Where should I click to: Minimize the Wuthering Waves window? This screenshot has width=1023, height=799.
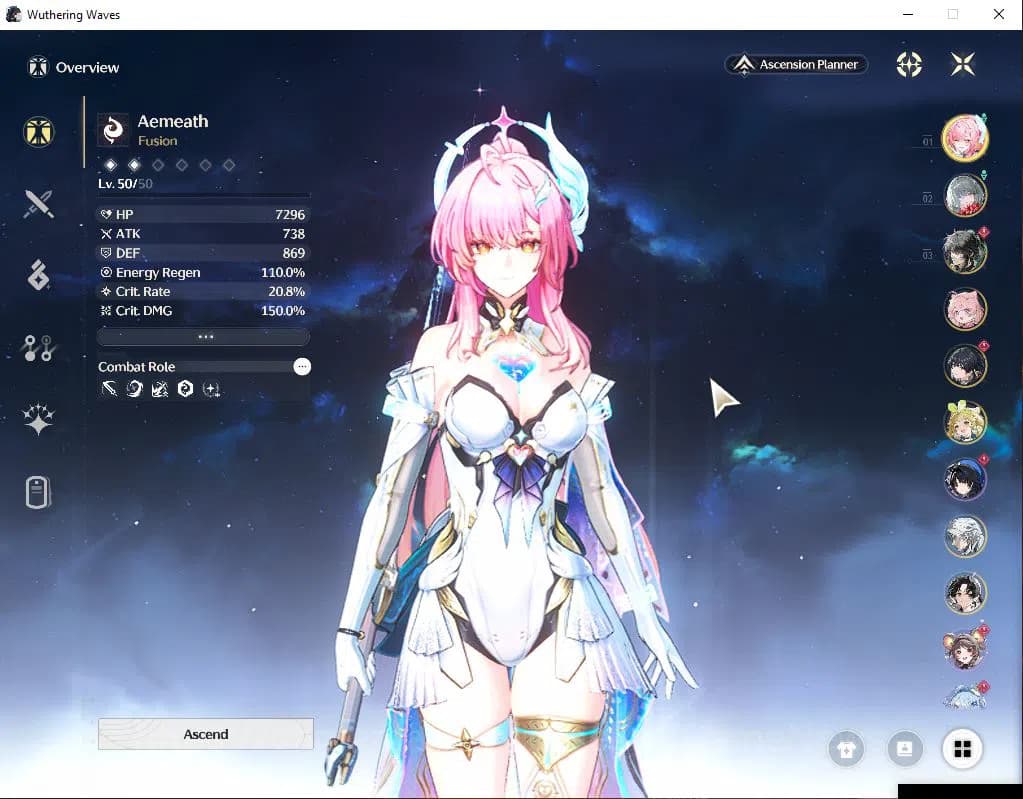[907, 15]
